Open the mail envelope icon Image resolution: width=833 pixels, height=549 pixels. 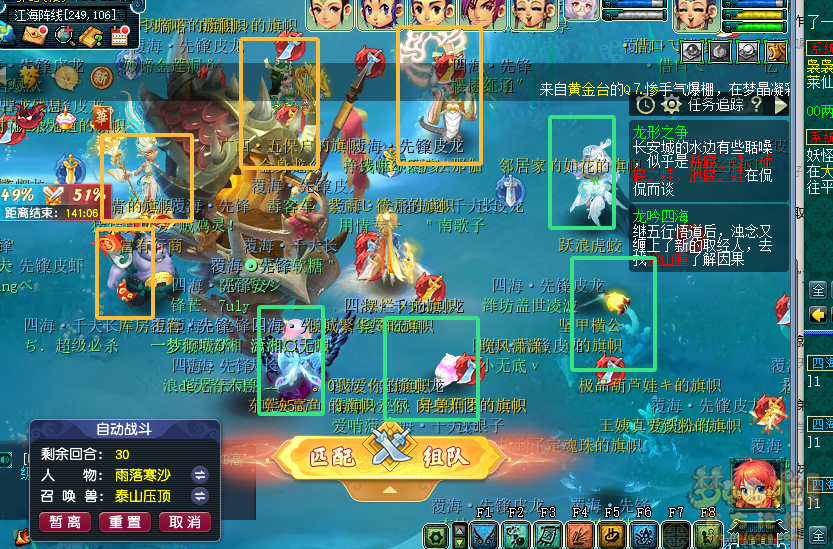pos(36,36)
